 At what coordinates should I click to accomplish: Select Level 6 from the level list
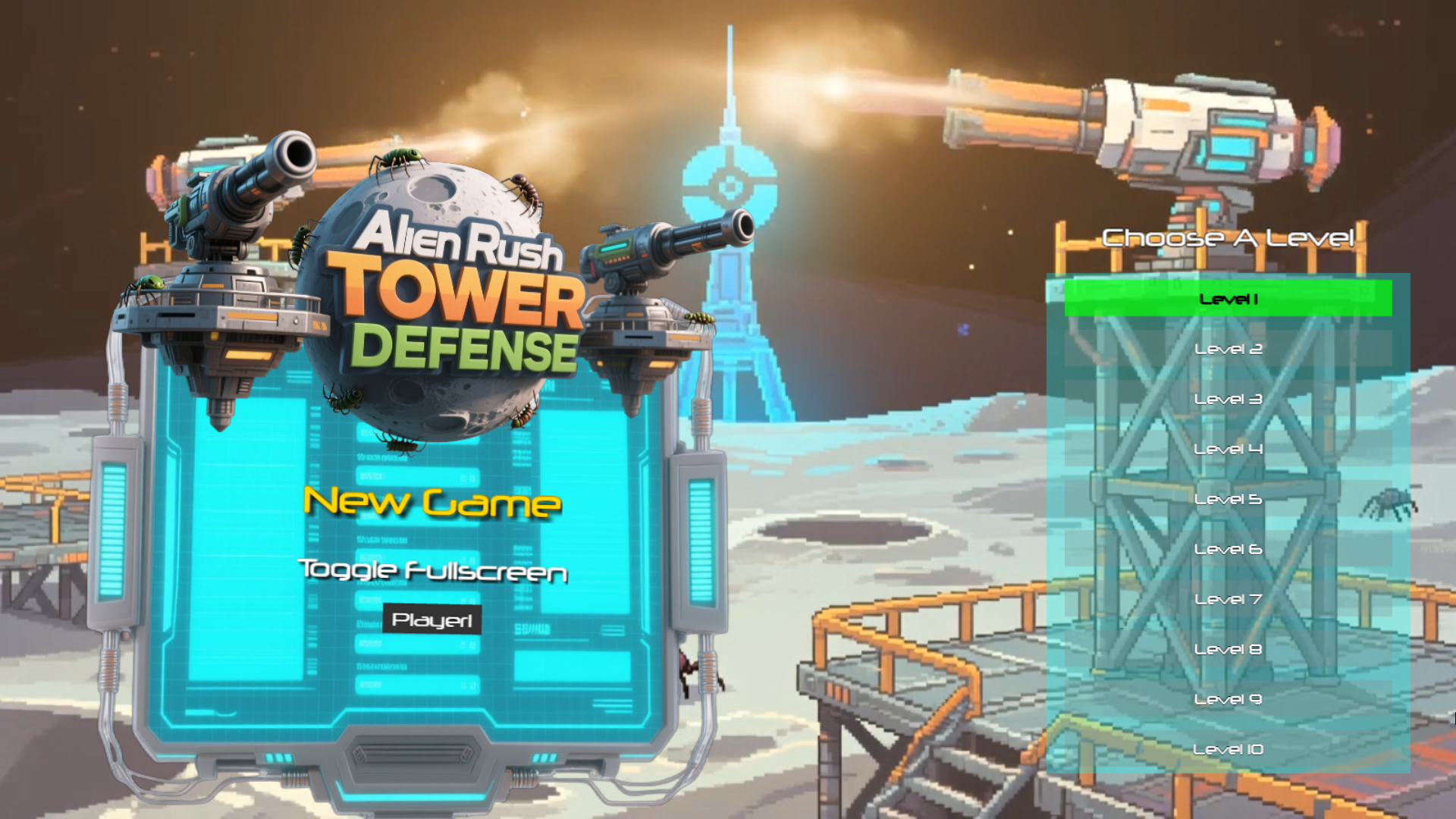pos(1228,549)
